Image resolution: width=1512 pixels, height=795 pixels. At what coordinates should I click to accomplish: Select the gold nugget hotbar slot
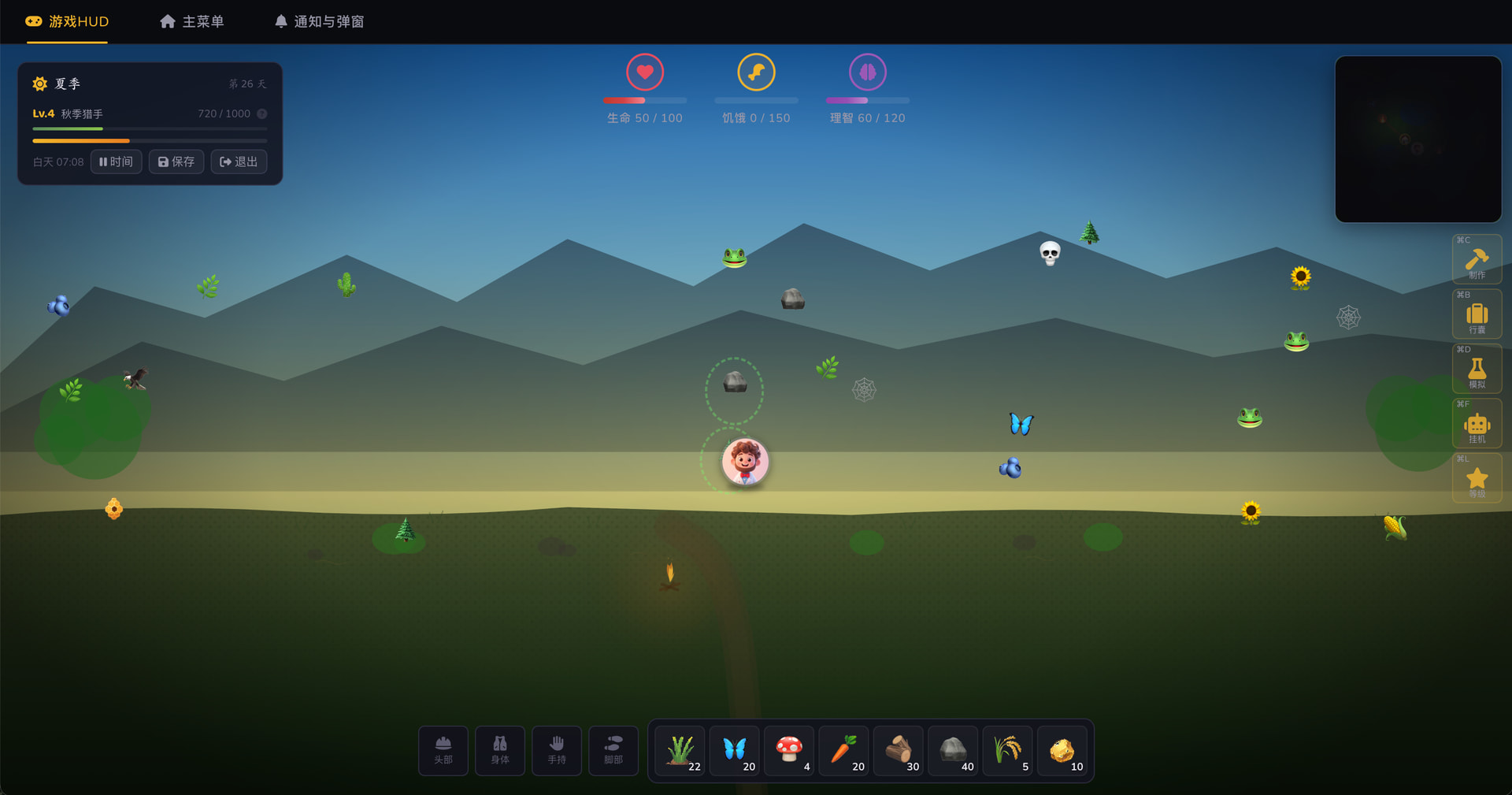1062,750
